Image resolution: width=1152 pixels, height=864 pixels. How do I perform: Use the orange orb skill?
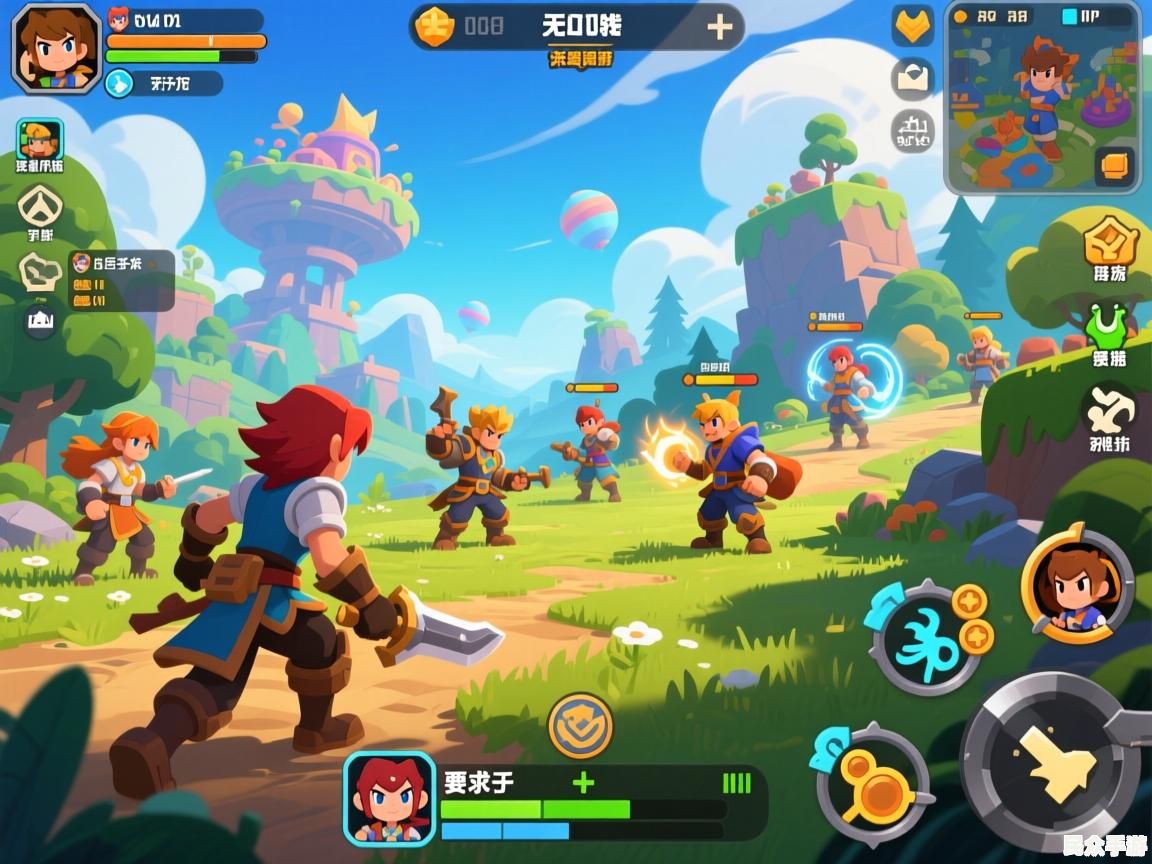point(872,783)
